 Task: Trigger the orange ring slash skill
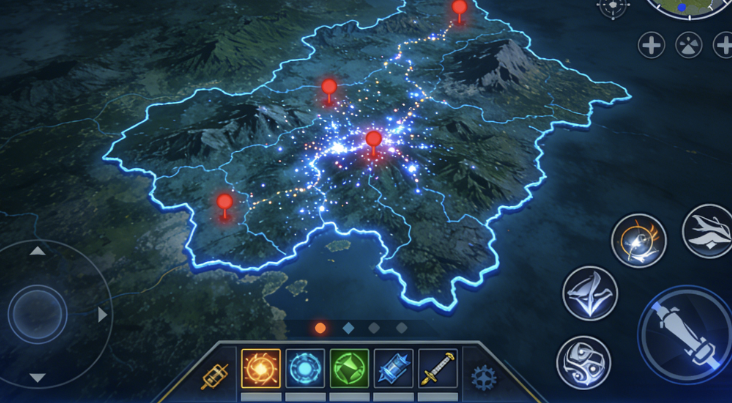(638, 241)
